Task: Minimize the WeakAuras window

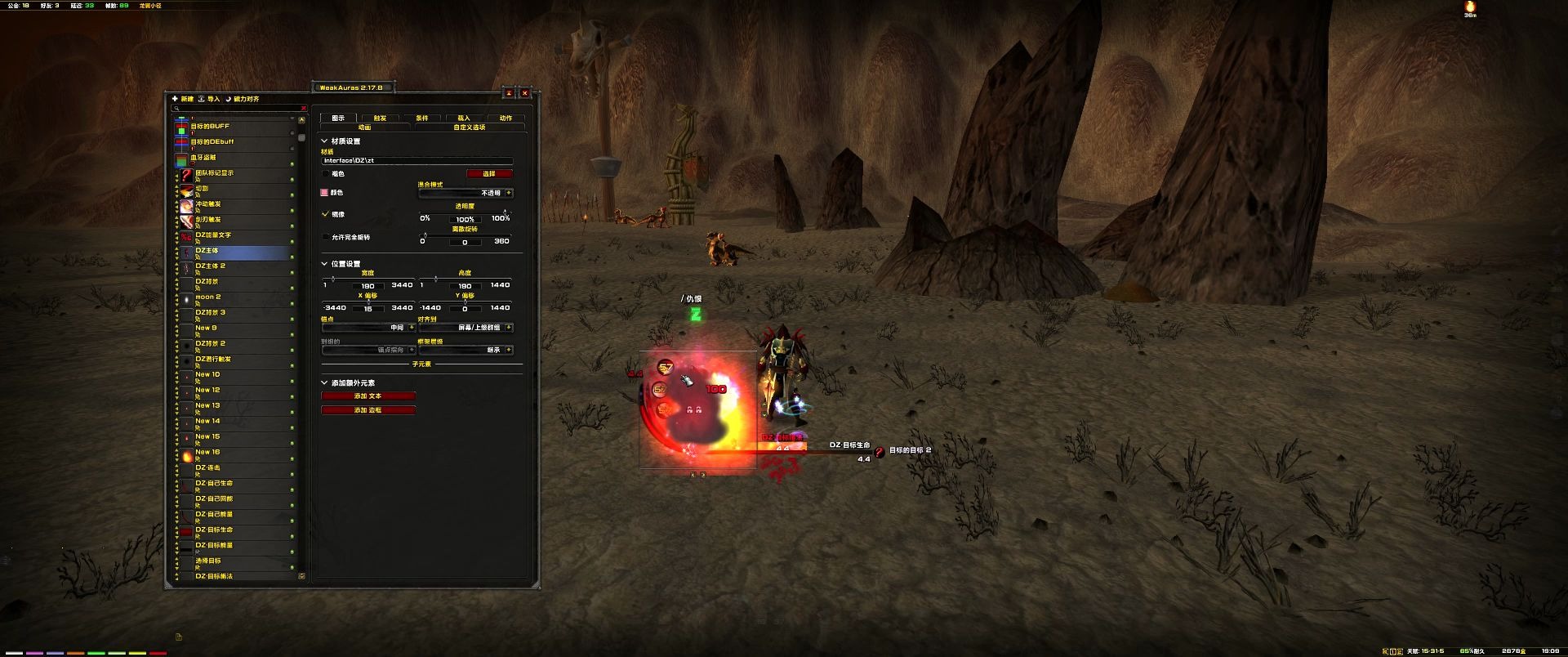Action: [508, 93]
